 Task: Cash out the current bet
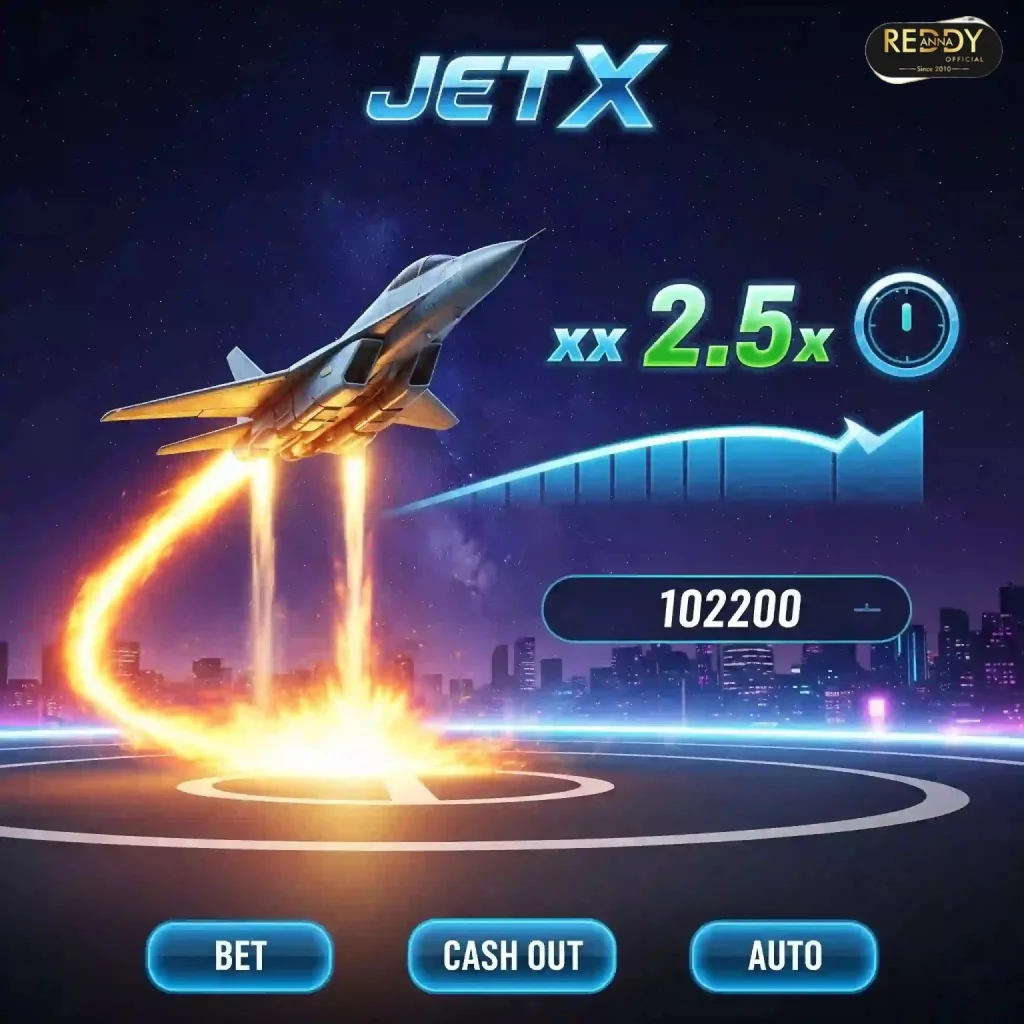pos(512,956)
